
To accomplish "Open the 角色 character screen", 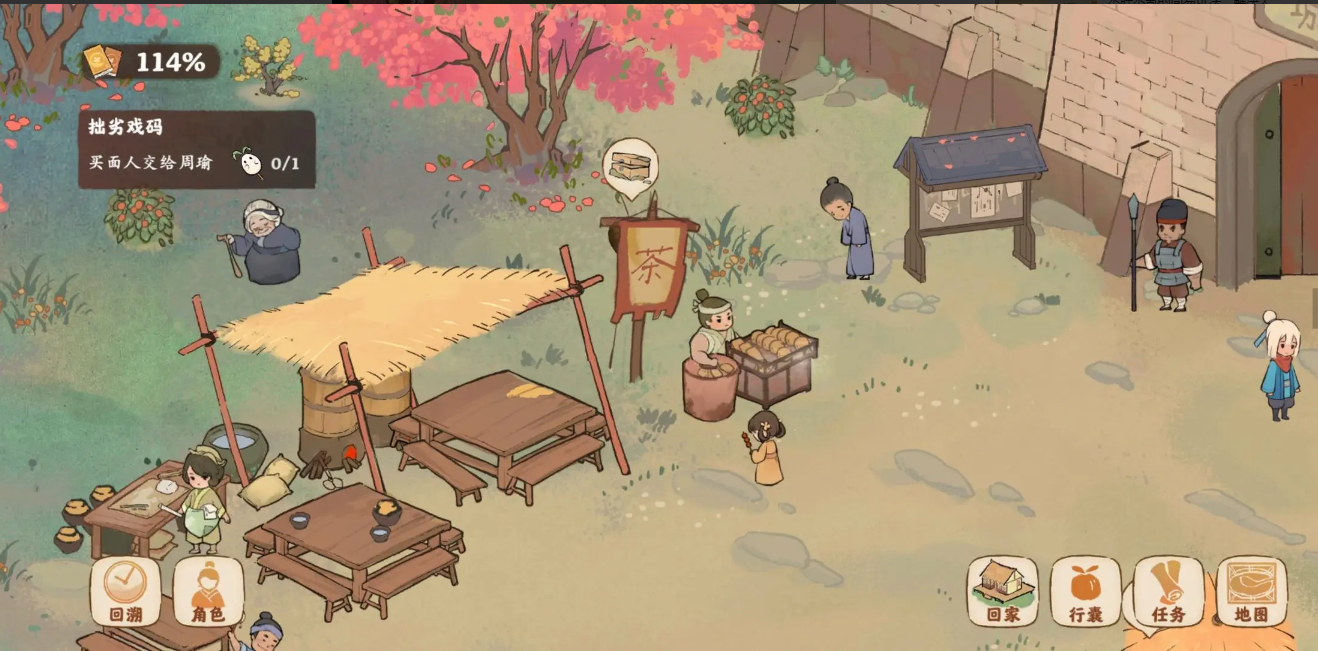I will click(208, 591).
